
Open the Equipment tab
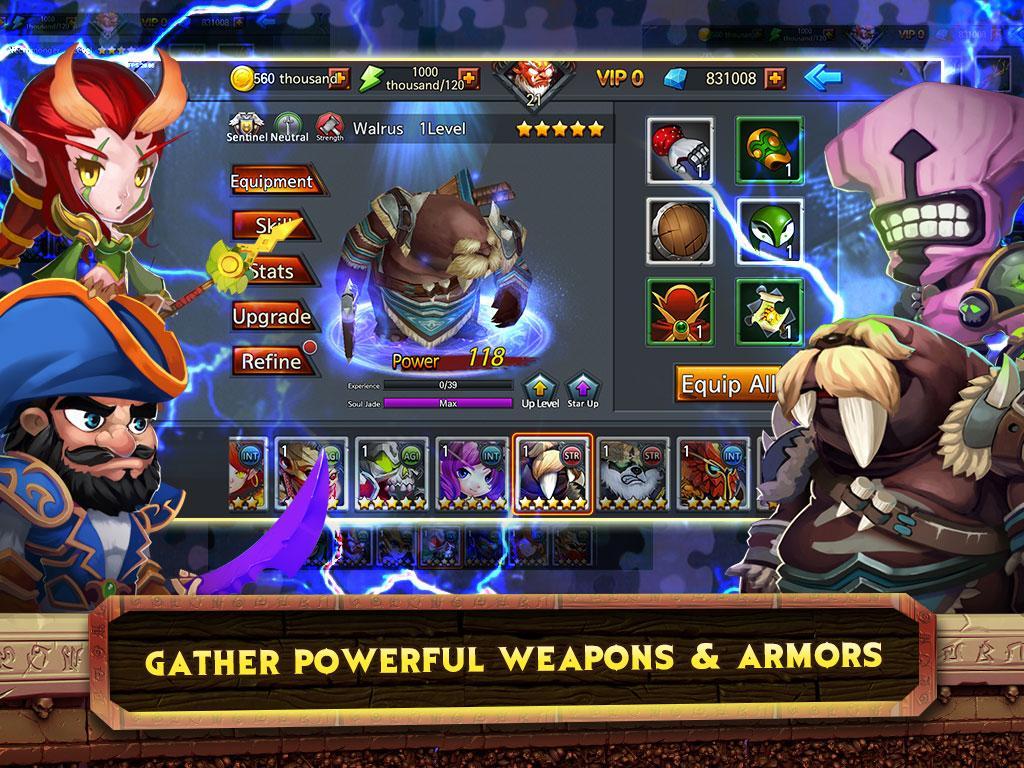pos(272,182)
